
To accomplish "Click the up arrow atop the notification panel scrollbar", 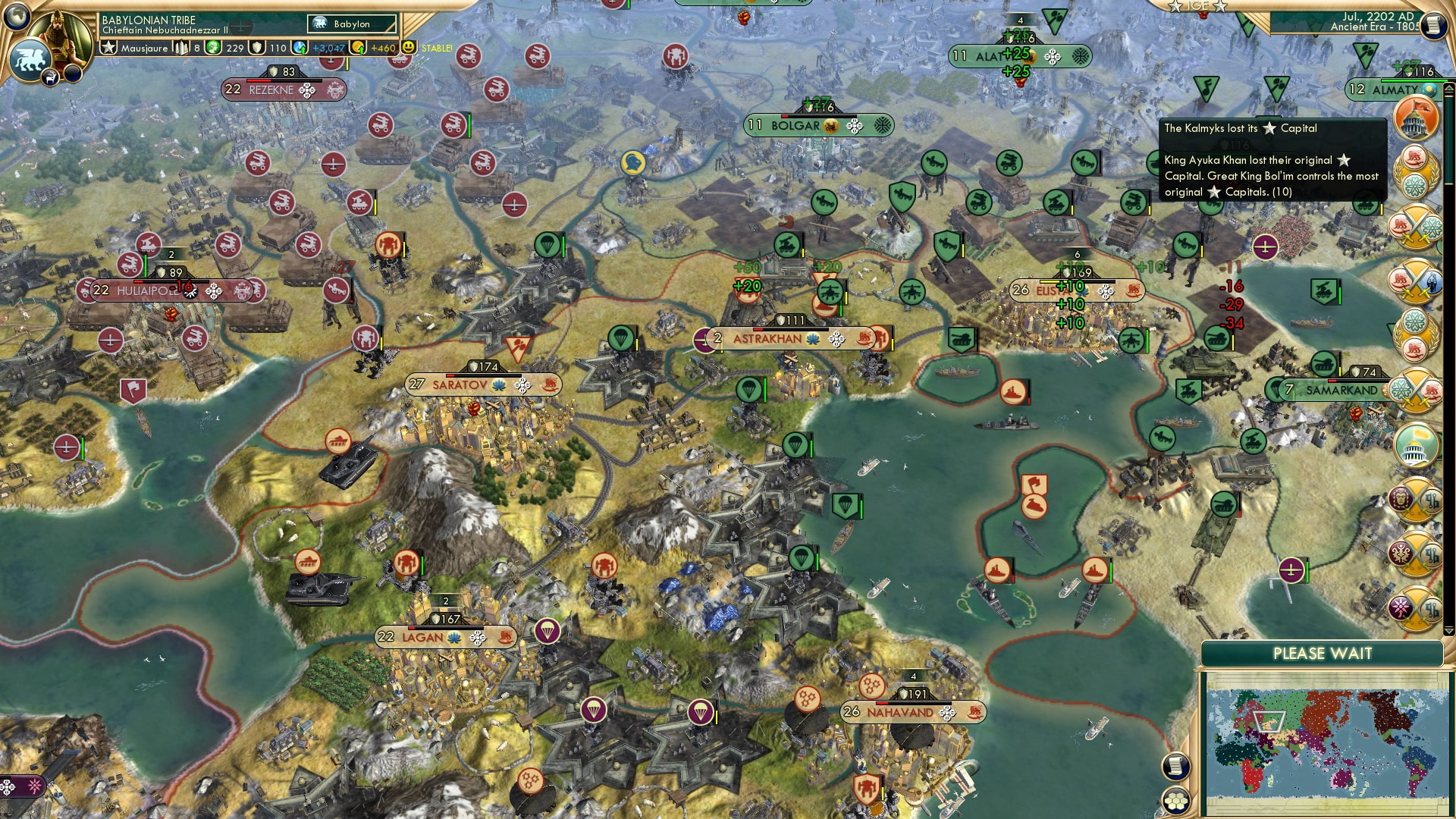I will pos(1448,89).
